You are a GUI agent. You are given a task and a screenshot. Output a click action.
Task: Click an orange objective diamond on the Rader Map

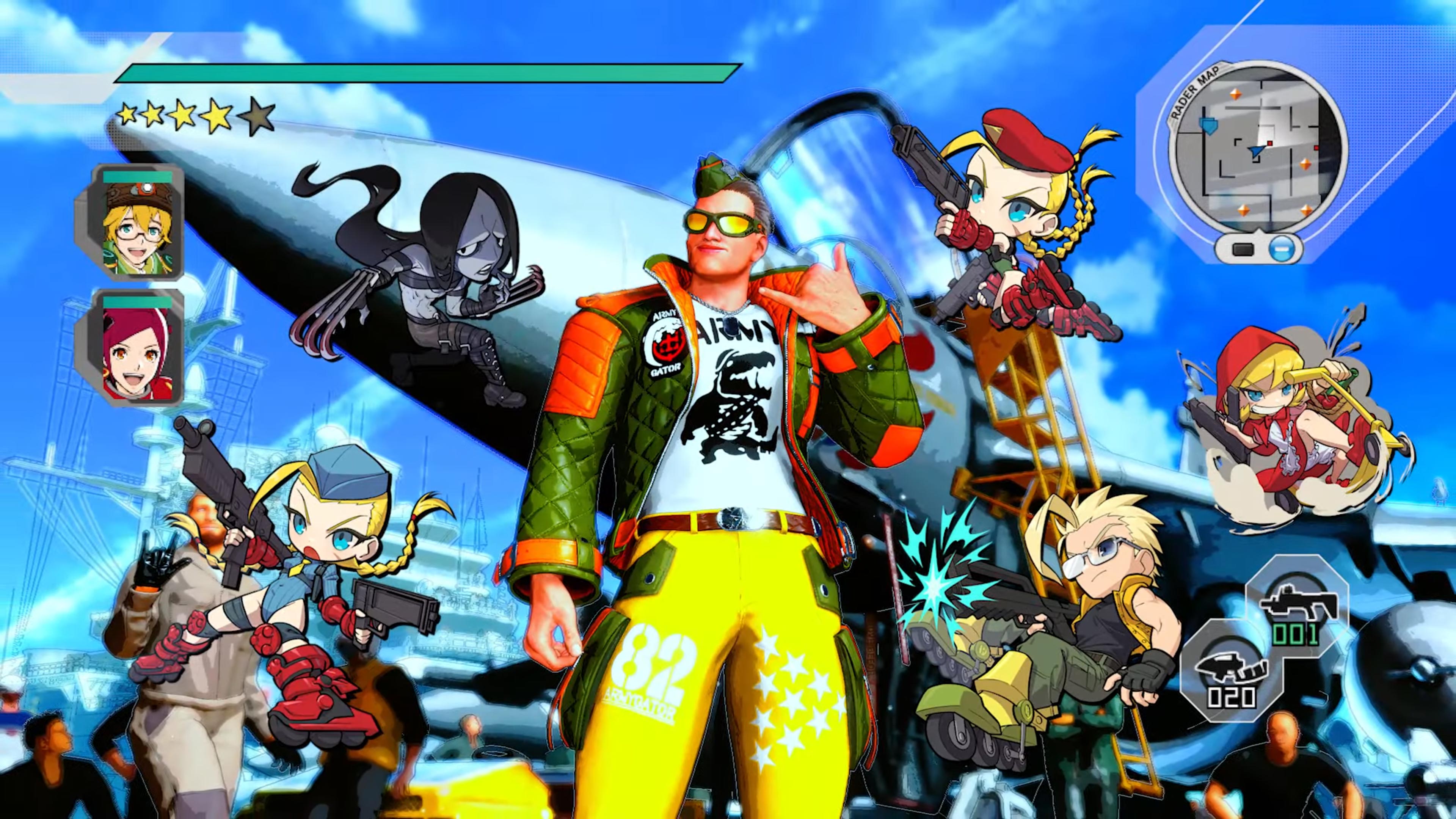point(1236,95)
